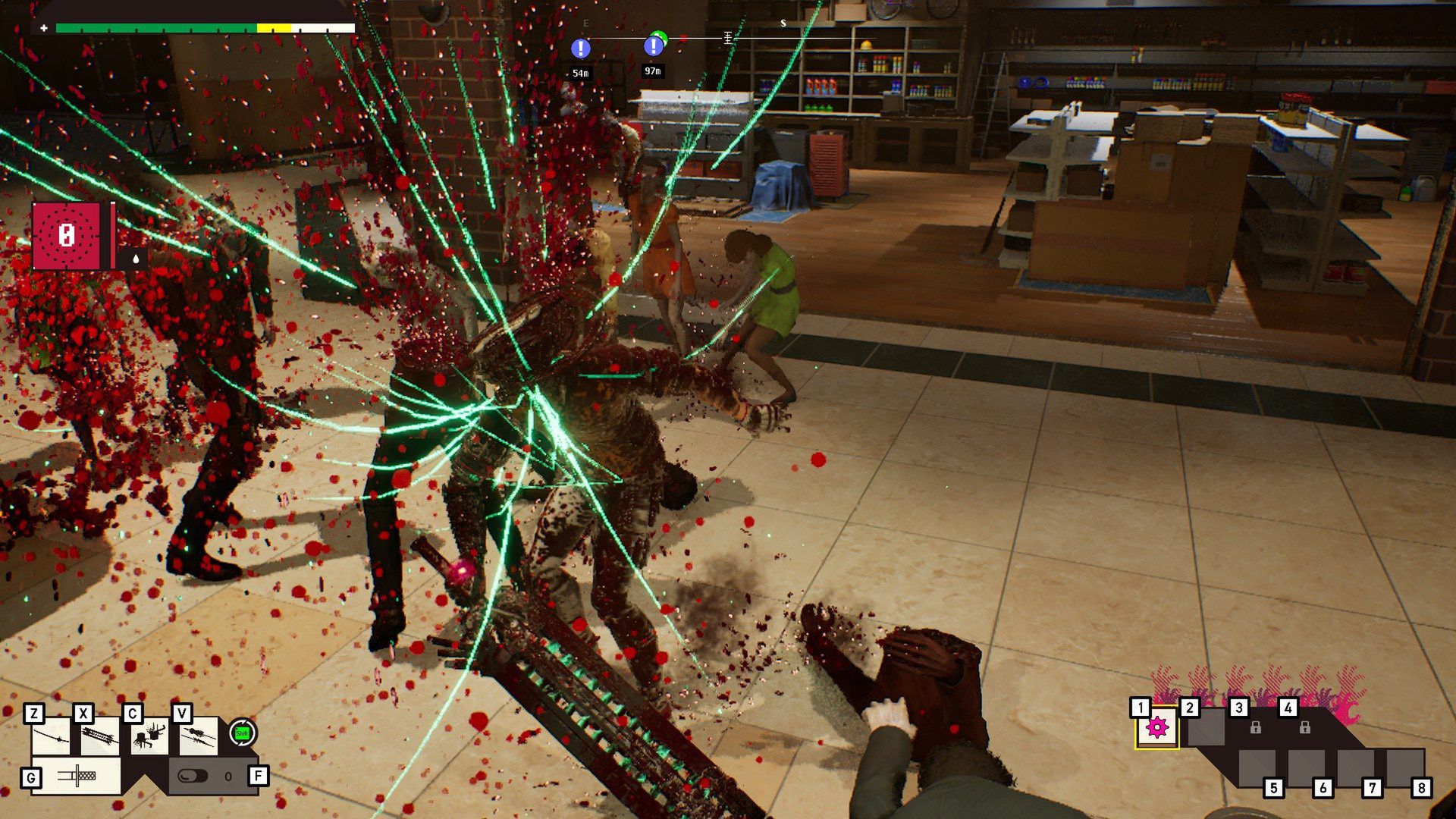Click the 97m objective marker on compass
Viewport: 1456px width, 819px height.
(653, 47)
